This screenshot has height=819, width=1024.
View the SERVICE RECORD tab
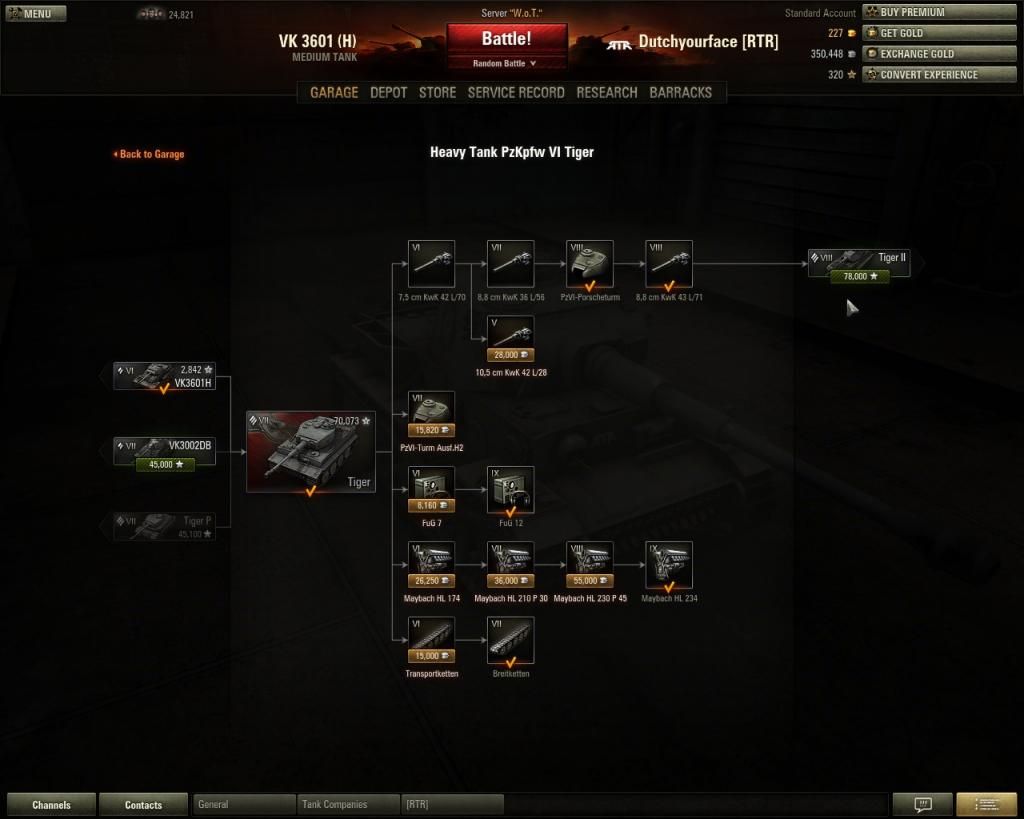[516, 92]
